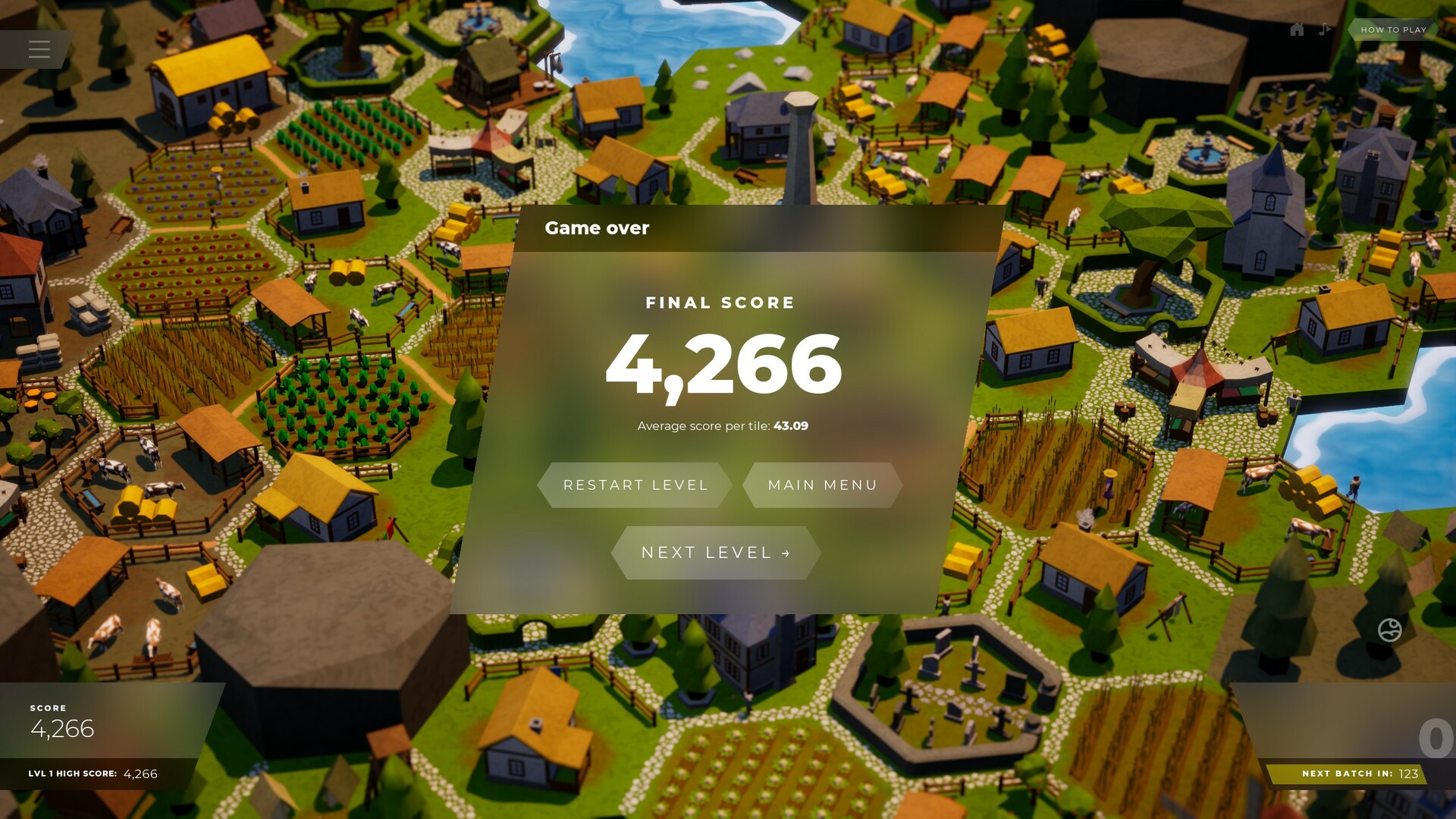Screen dimensions: 1456x819
Task: Click the average score per tile text
Action: click(723, 425)
